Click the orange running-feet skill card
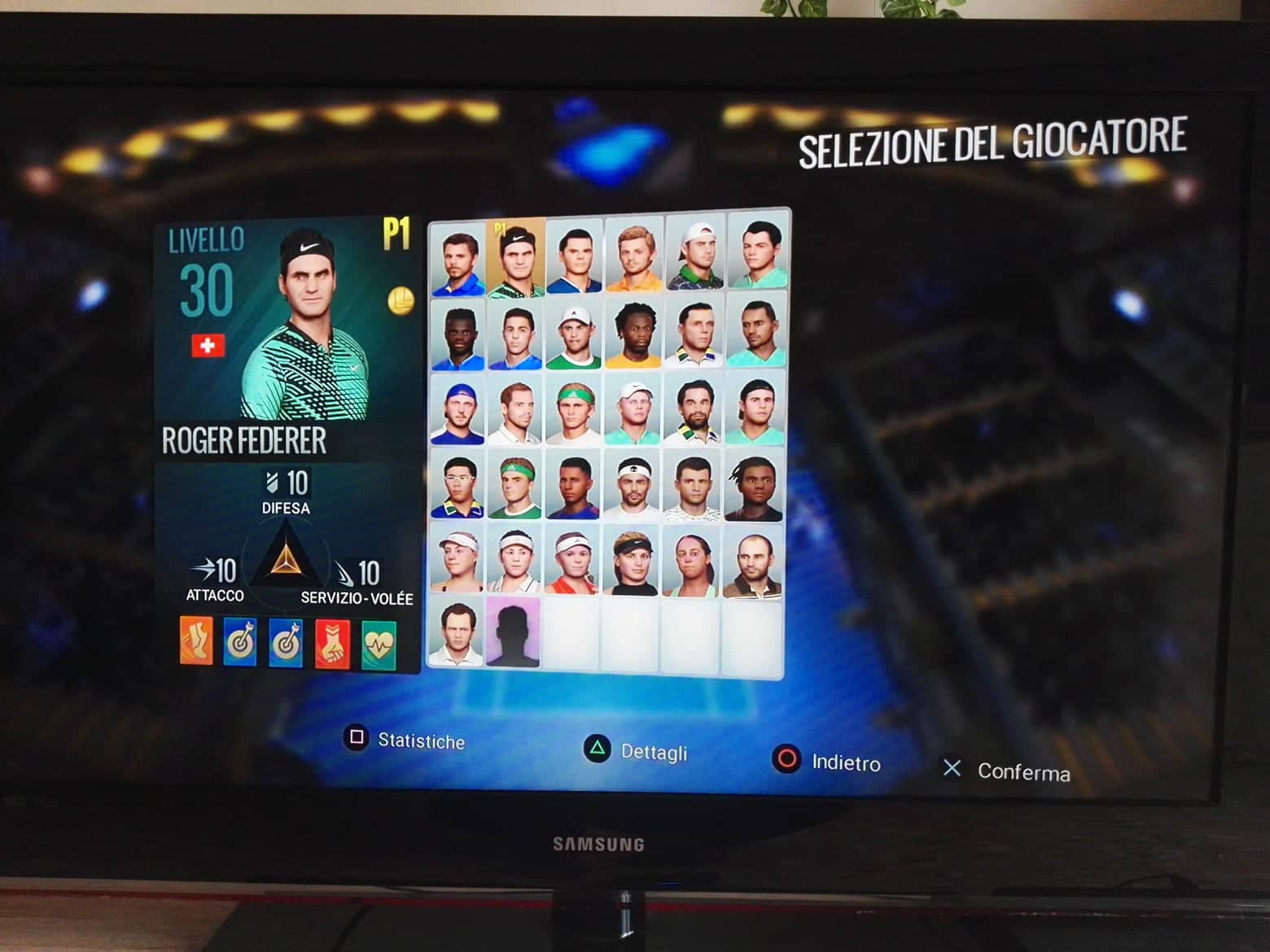The image size is (1270, 952). click(x=196, y=641)
